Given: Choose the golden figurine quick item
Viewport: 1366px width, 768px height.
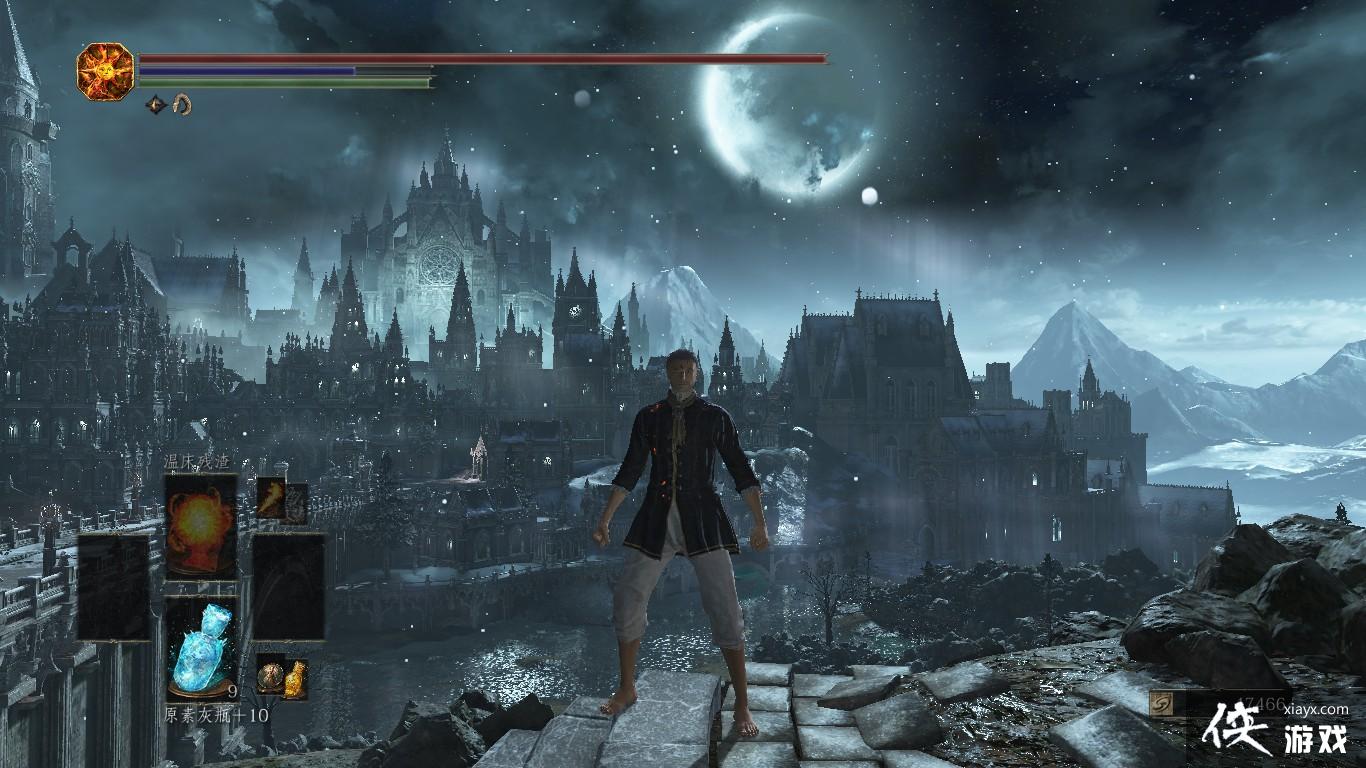Looking at the screenshot, I should [294, 680].
